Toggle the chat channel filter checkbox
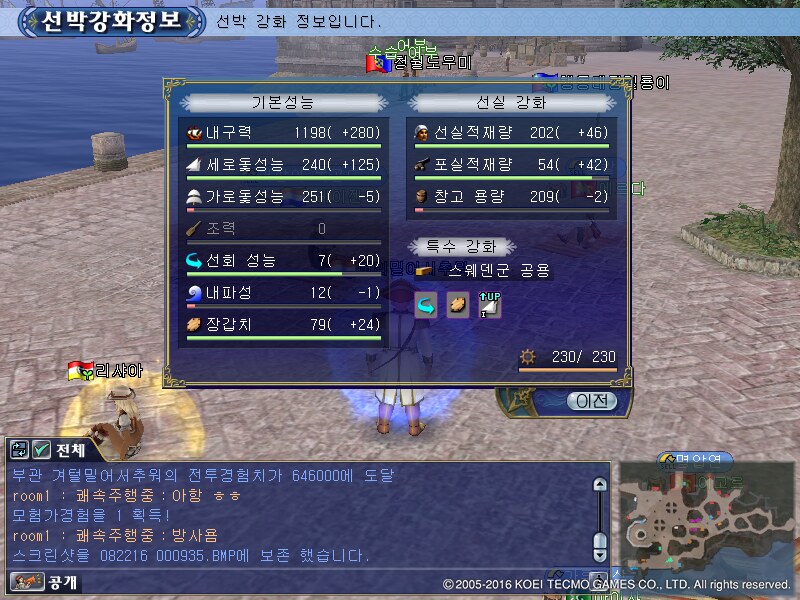800x600 pixels. click(x=42, y=450)
